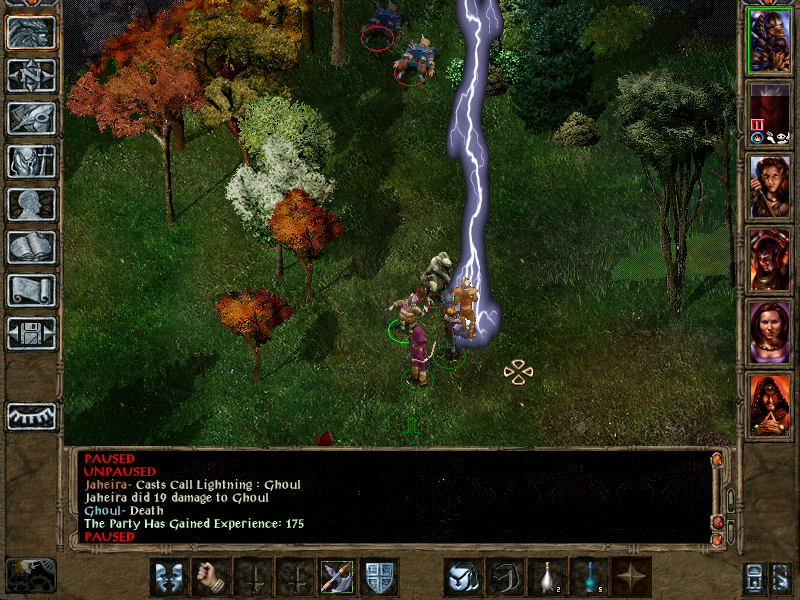Open the priest scroll button
This screenshot has height=600, width=800.
point(31,291)
